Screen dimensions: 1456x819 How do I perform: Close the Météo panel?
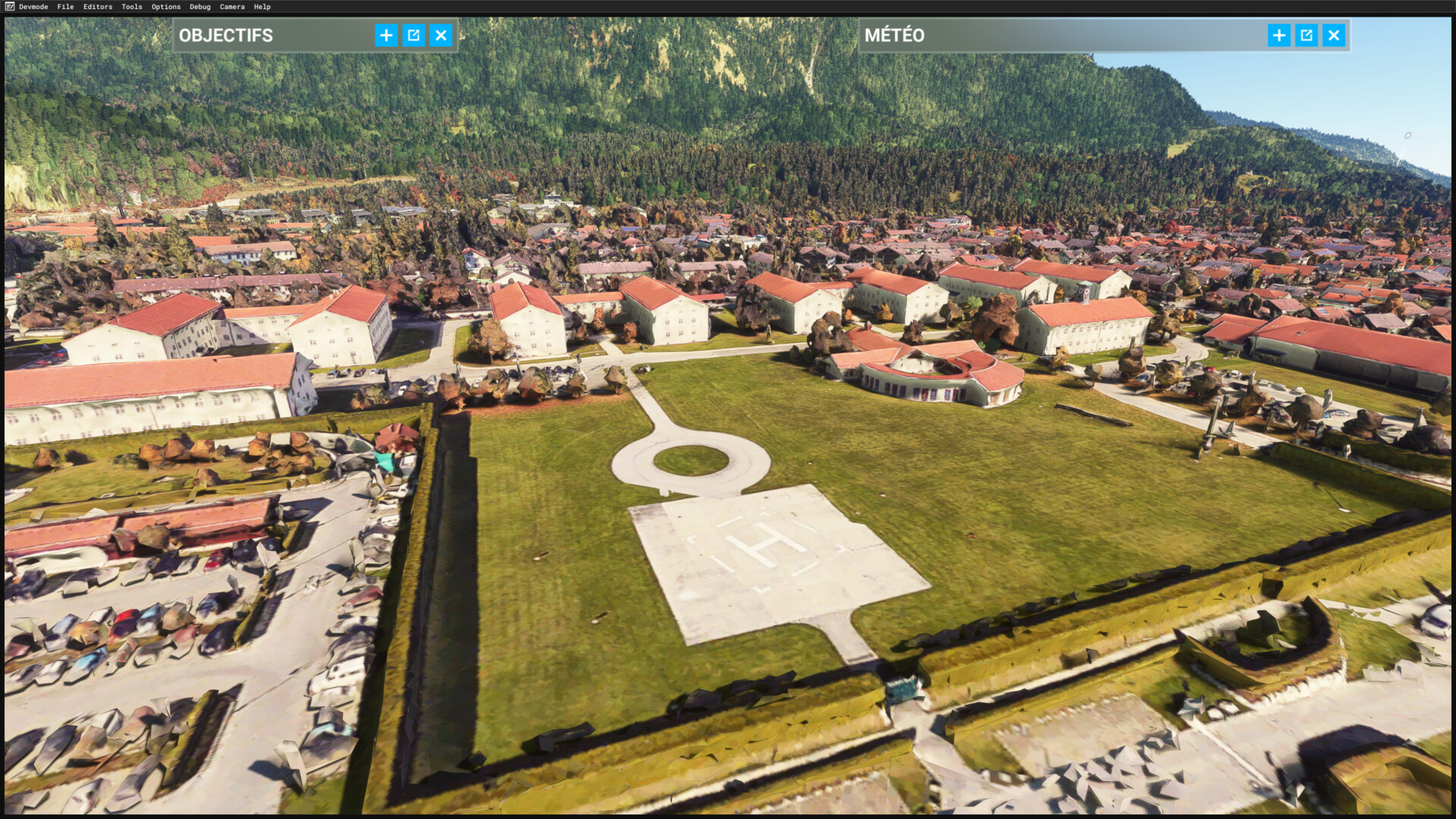[1333, 35]
